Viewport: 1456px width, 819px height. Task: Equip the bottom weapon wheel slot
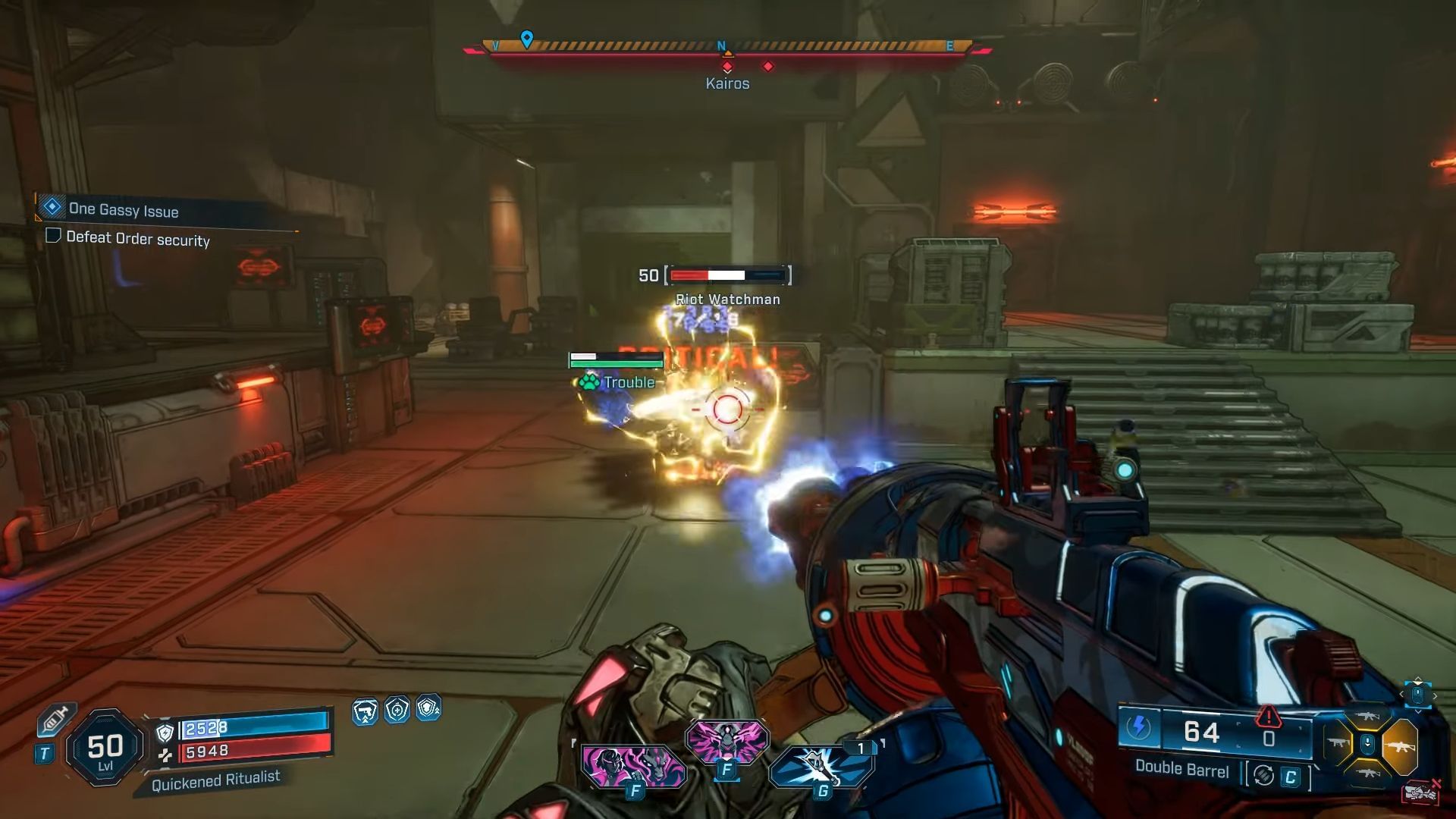[x=1369, y=773]
